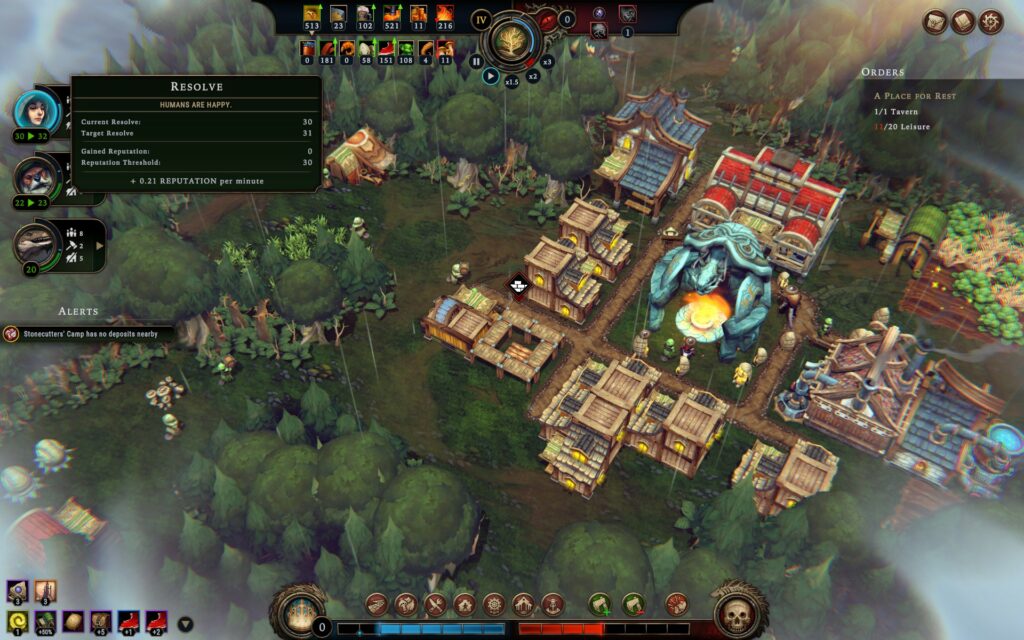The width and height of the screenshot is (1024, 640).
Task: Select the house build category
Action: (465, 604)
